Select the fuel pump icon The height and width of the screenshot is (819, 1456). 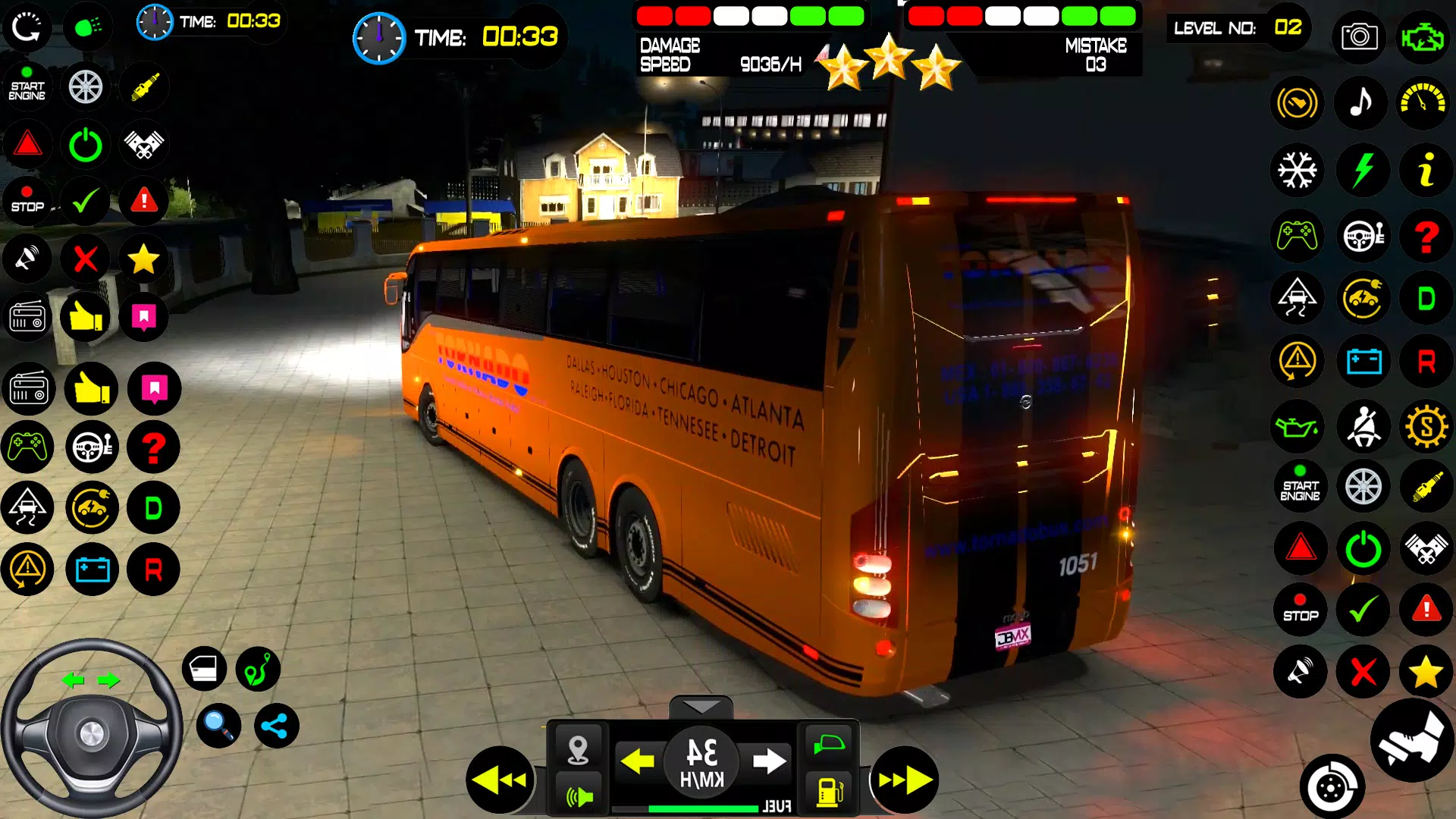(830, 791)
